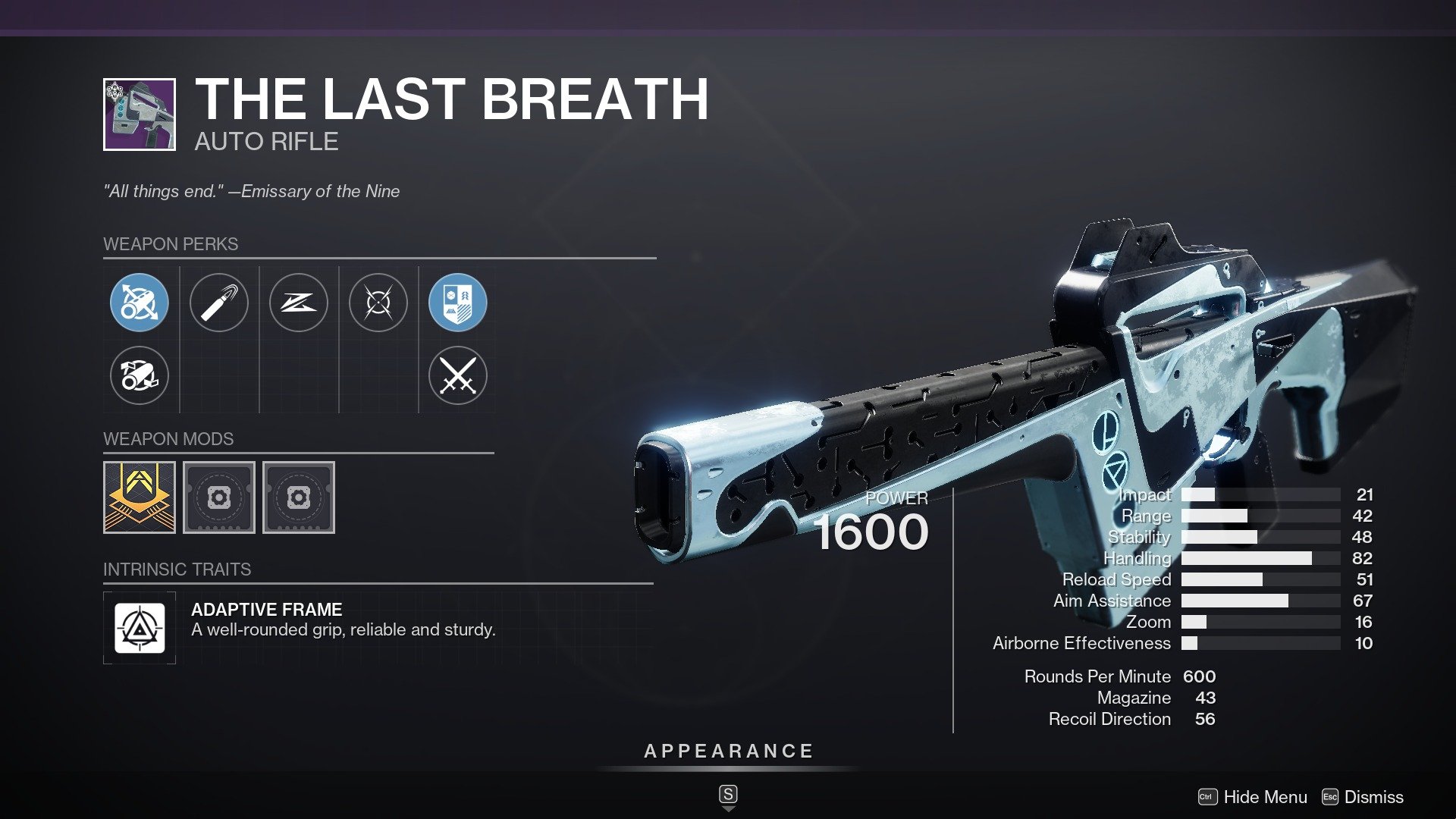Click The Last Breath weapon thumbnail
This screenshot has width=1456, height=819.
pos(138,115)
